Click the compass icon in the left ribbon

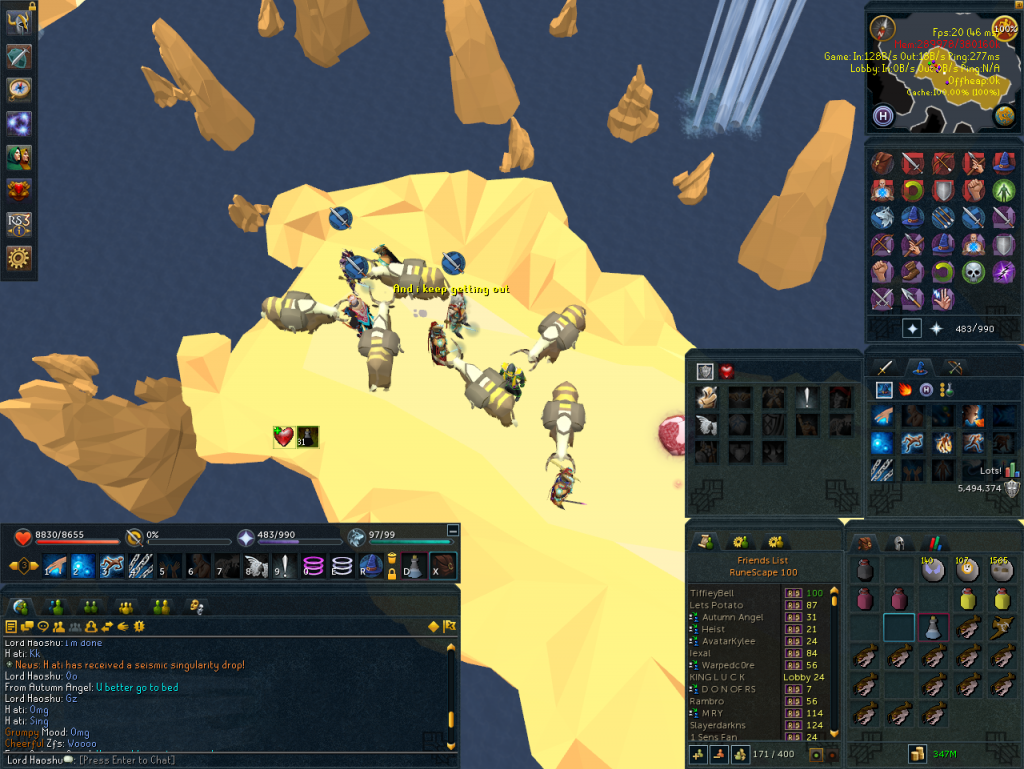(x=19, y=90)
